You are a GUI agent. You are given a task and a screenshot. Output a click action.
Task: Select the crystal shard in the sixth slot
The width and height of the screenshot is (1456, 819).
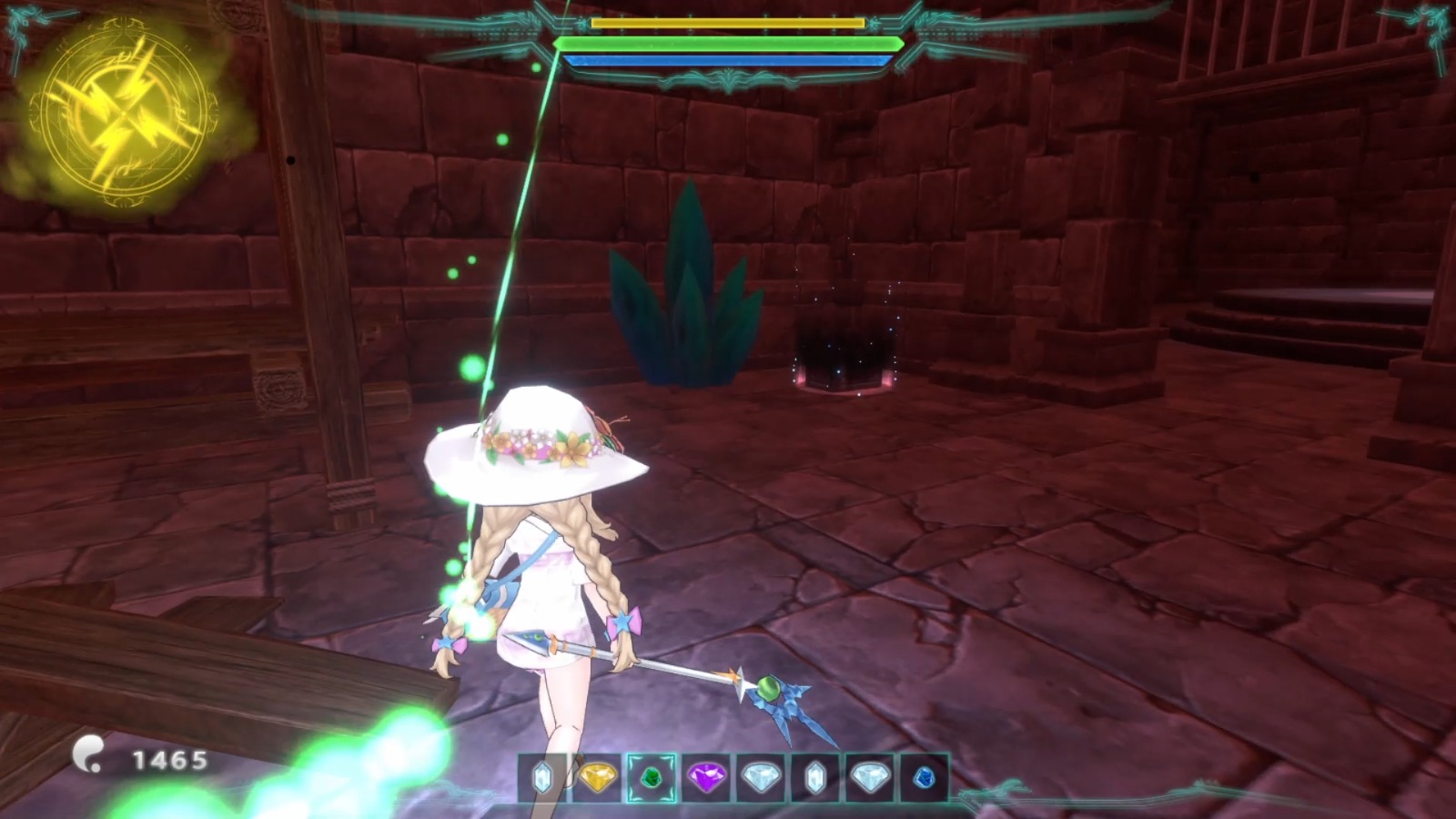815,778
